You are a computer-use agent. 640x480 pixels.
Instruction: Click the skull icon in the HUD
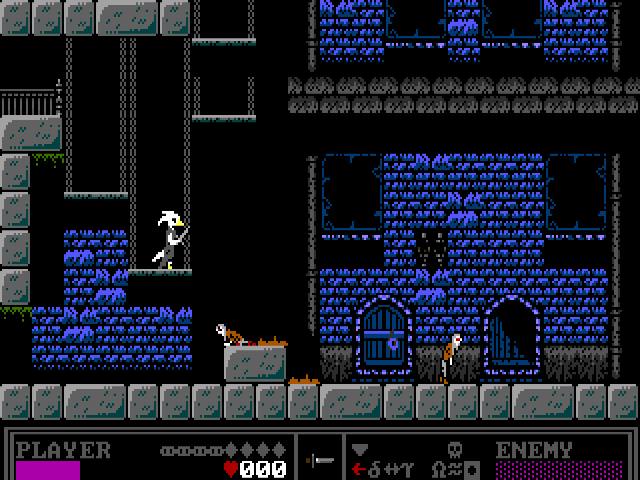453,449
